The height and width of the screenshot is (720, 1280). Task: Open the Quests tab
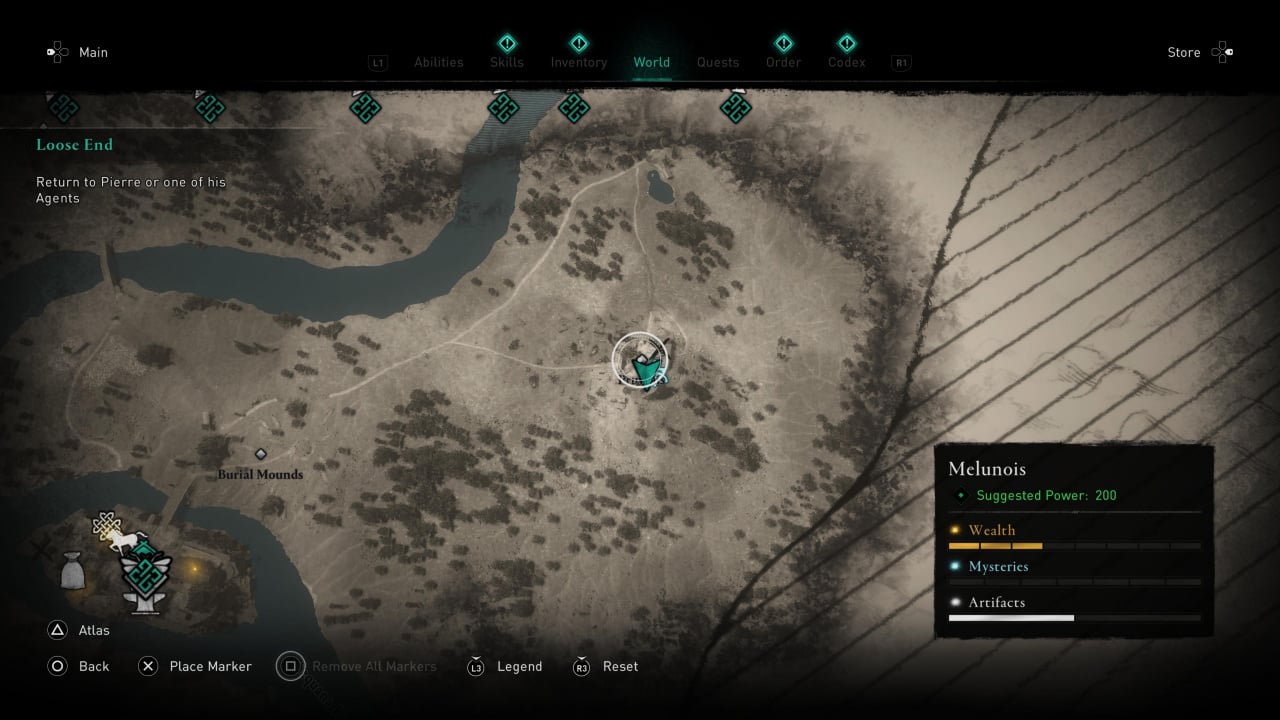click(x=718, y=62)
